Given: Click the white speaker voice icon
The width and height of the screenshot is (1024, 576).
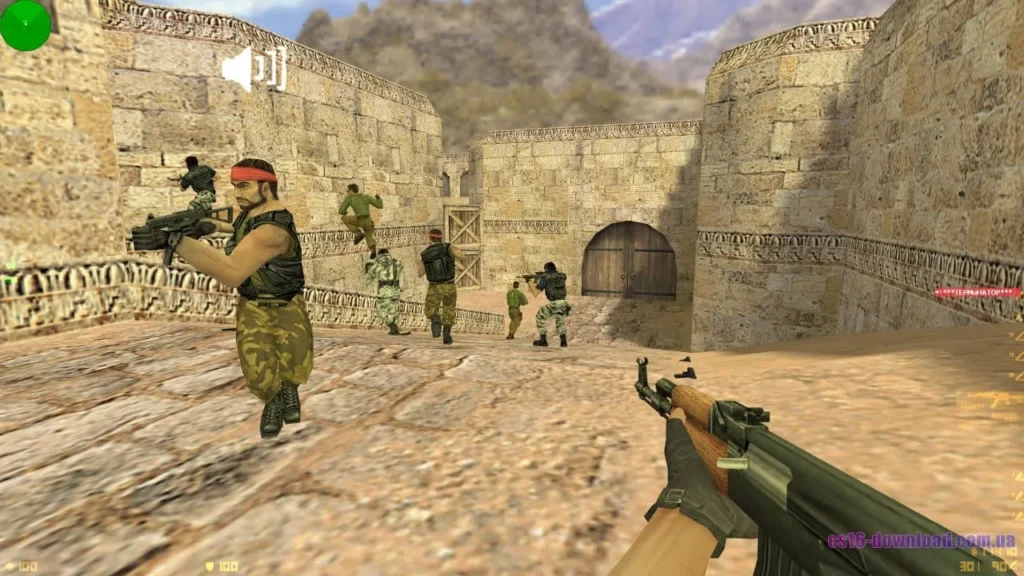Looking at the screenshot, I should 253,69.
